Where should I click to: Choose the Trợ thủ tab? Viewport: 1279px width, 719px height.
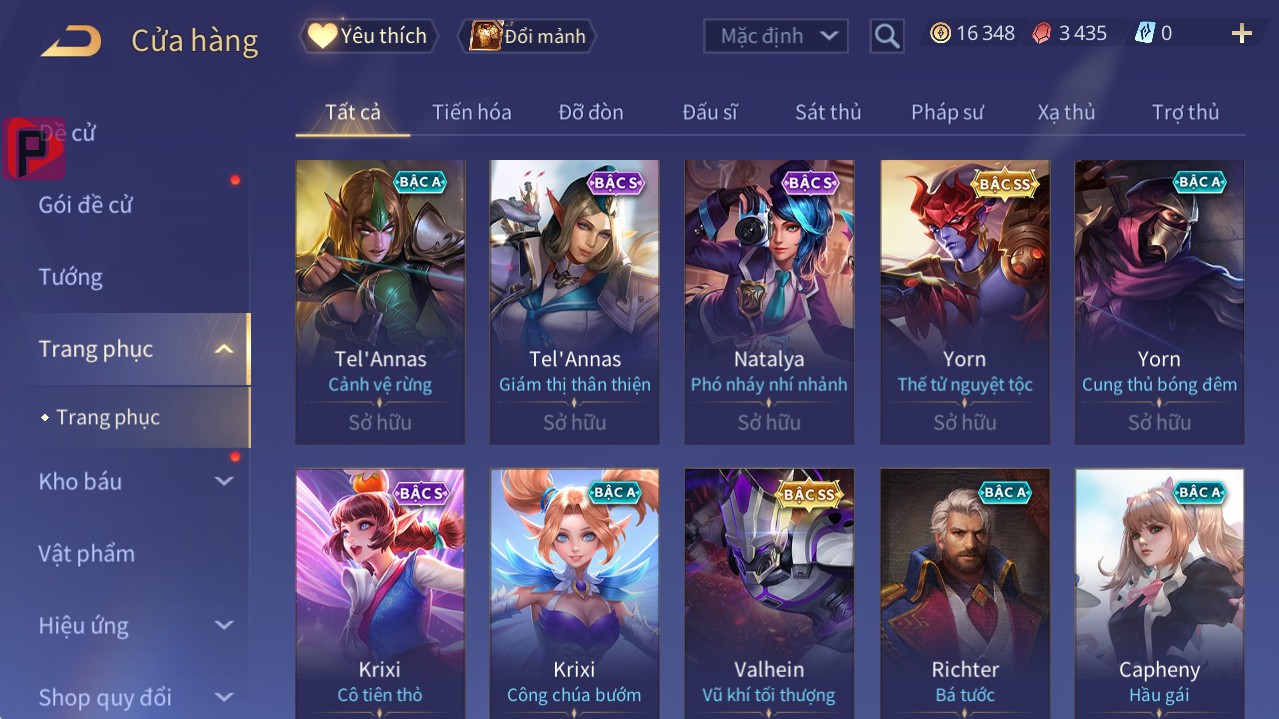[1185, 112]
